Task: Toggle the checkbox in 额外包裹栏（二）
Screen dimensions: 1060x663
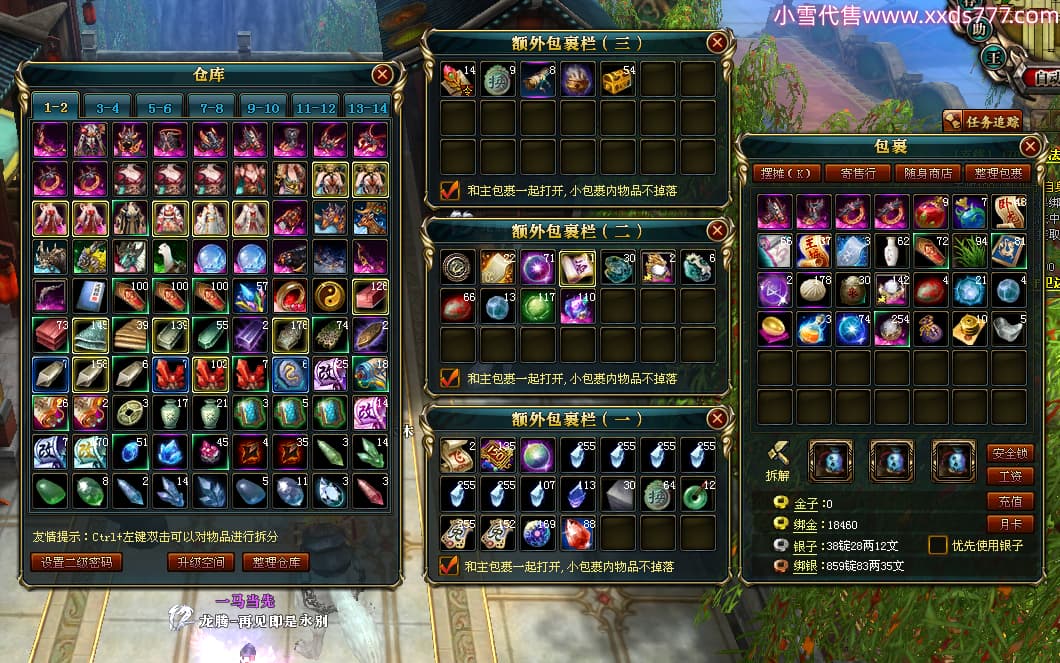Action: (x=450, y=378)
